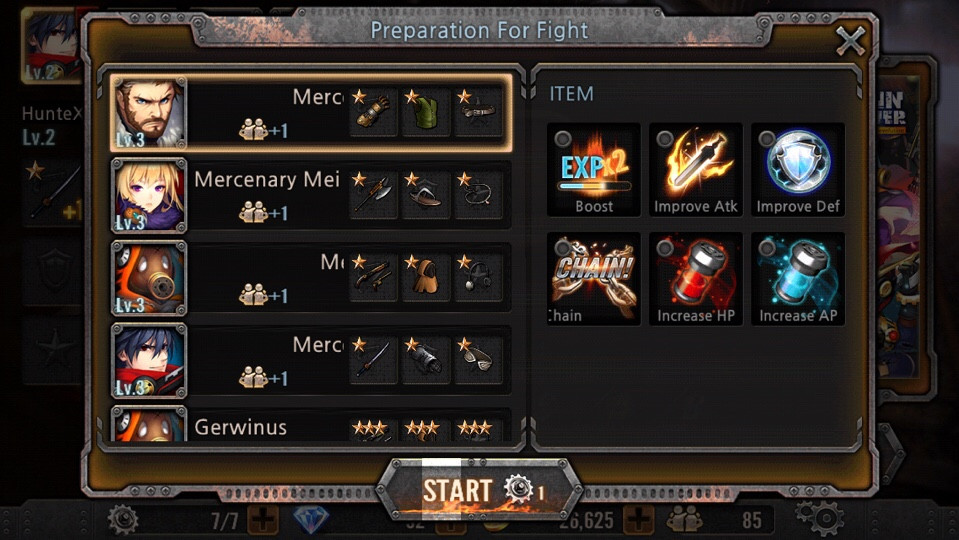Inspect the gas-mask mercenary's hooded cloak slot
959x540 pixels.
(427, 277)
